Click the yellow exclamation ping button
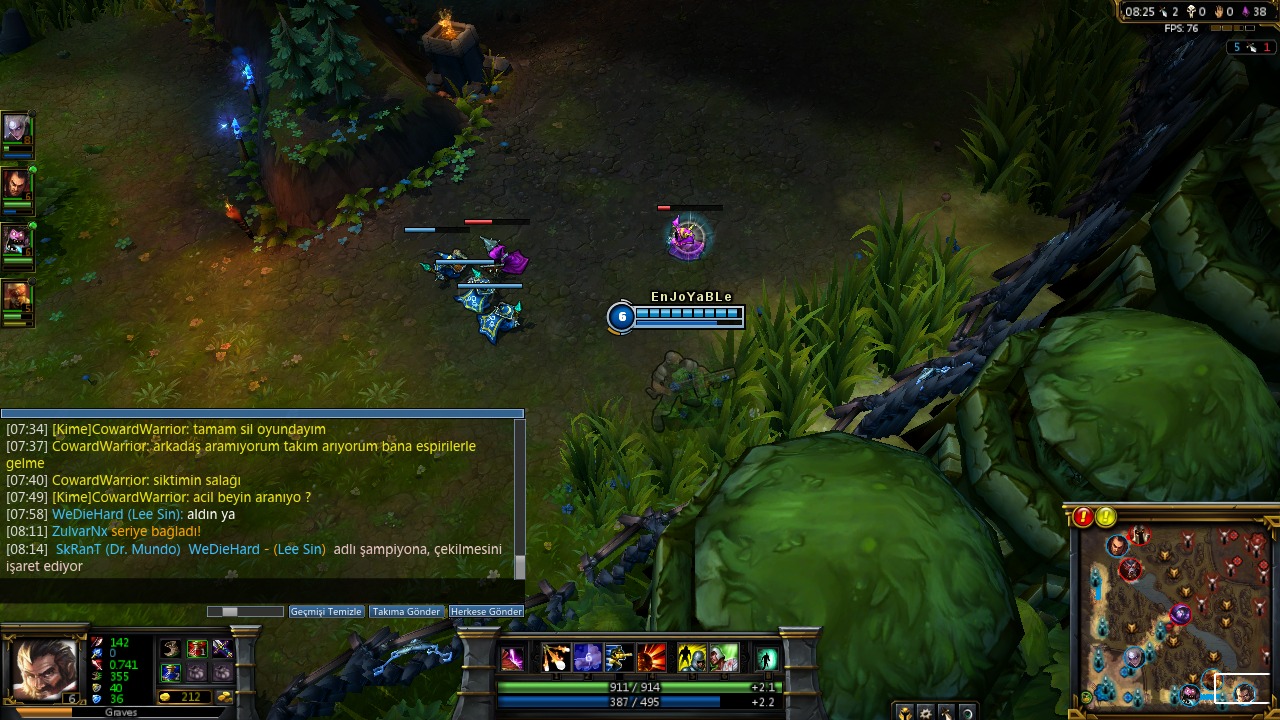Image resolution: width=1280 pixels, height=720 pixels. coord(1105,517)
